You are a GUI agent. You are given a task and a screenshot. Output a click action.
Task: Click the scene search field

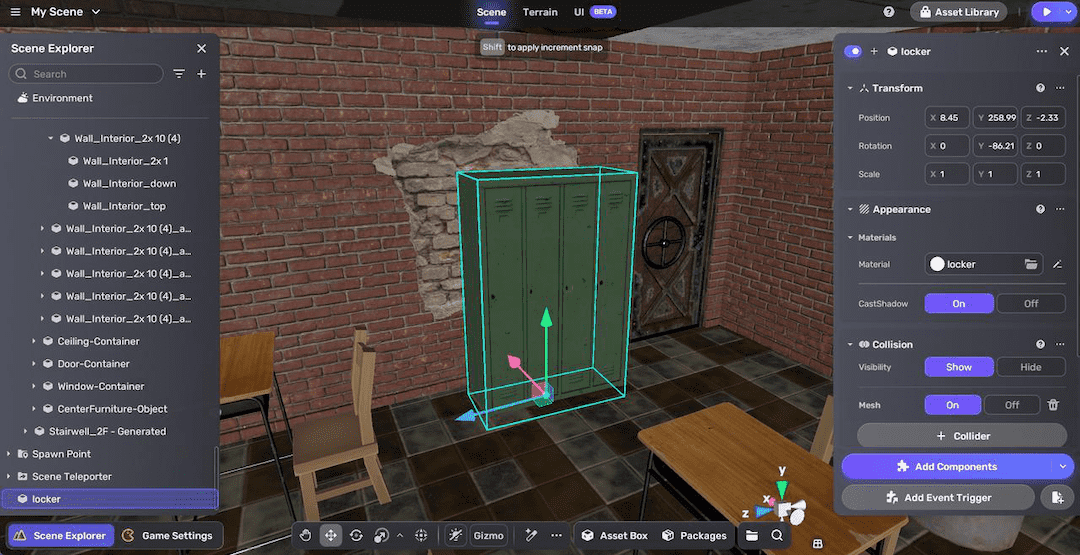90,74
